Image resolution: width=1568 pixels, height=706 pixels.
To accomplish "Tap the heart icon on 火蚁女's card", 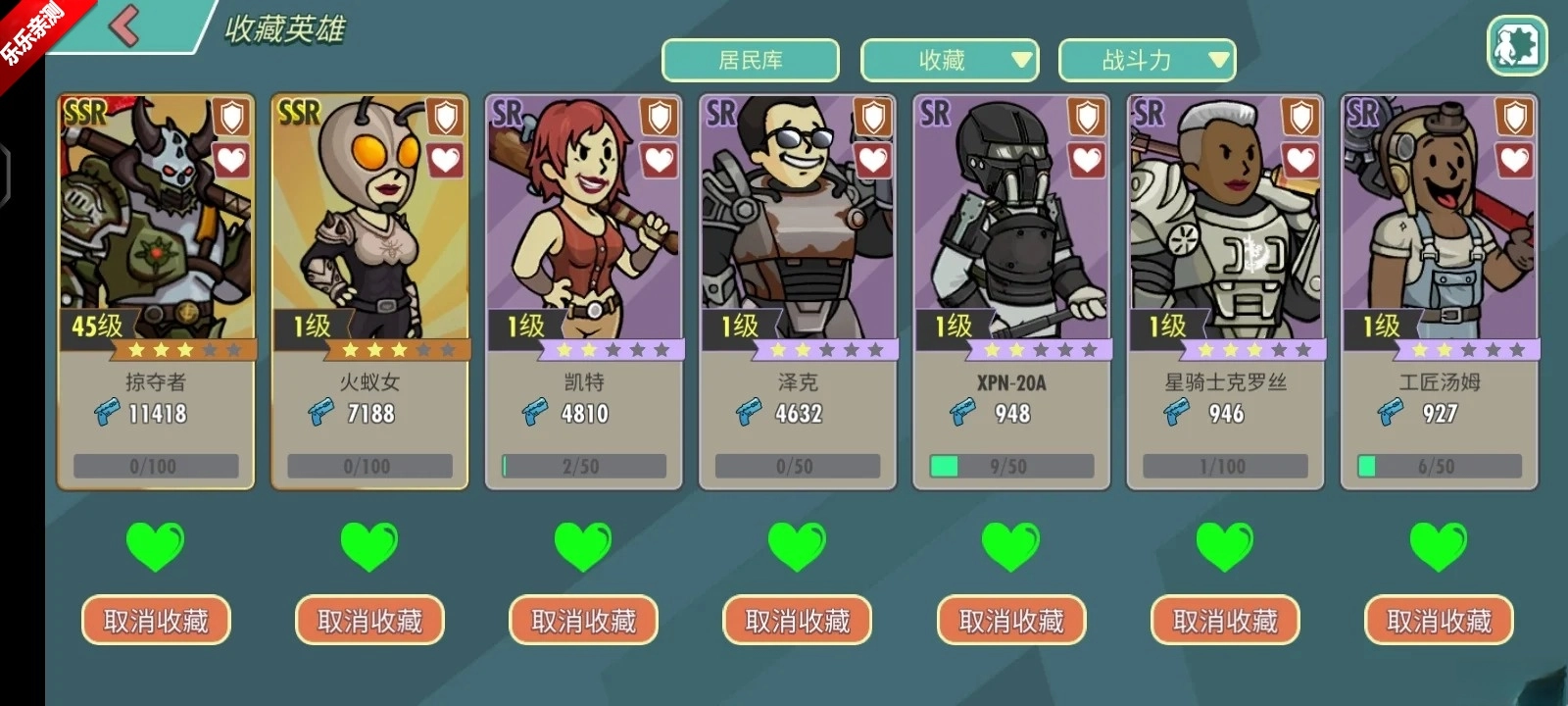I will [x=448, y=160].
